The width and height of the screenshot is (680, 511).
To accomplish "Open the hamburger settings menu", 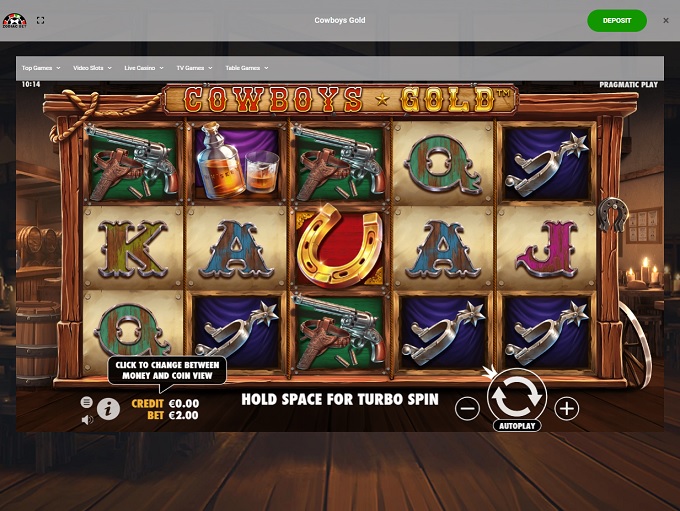I will point(87,402).
